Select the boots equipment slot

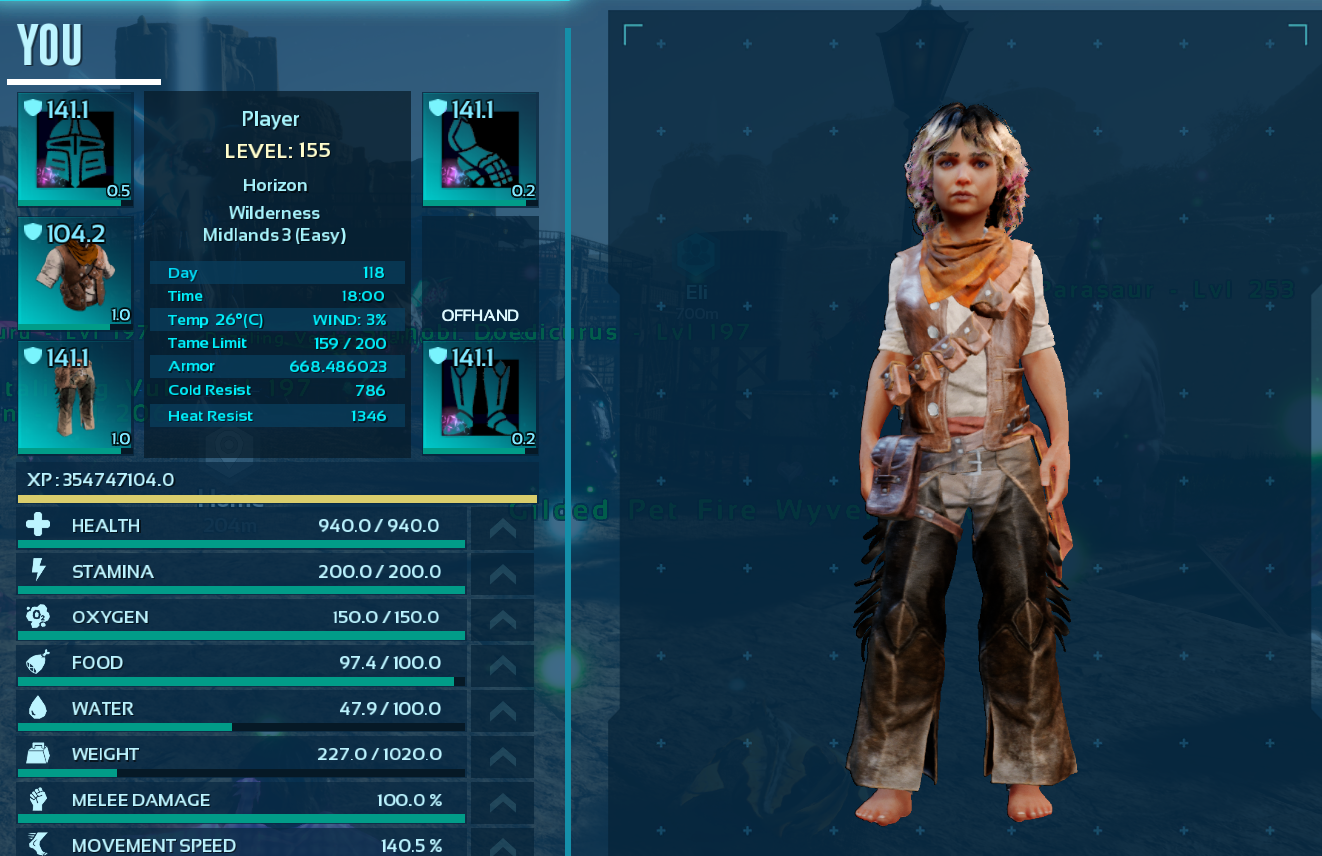coord(481,397)
